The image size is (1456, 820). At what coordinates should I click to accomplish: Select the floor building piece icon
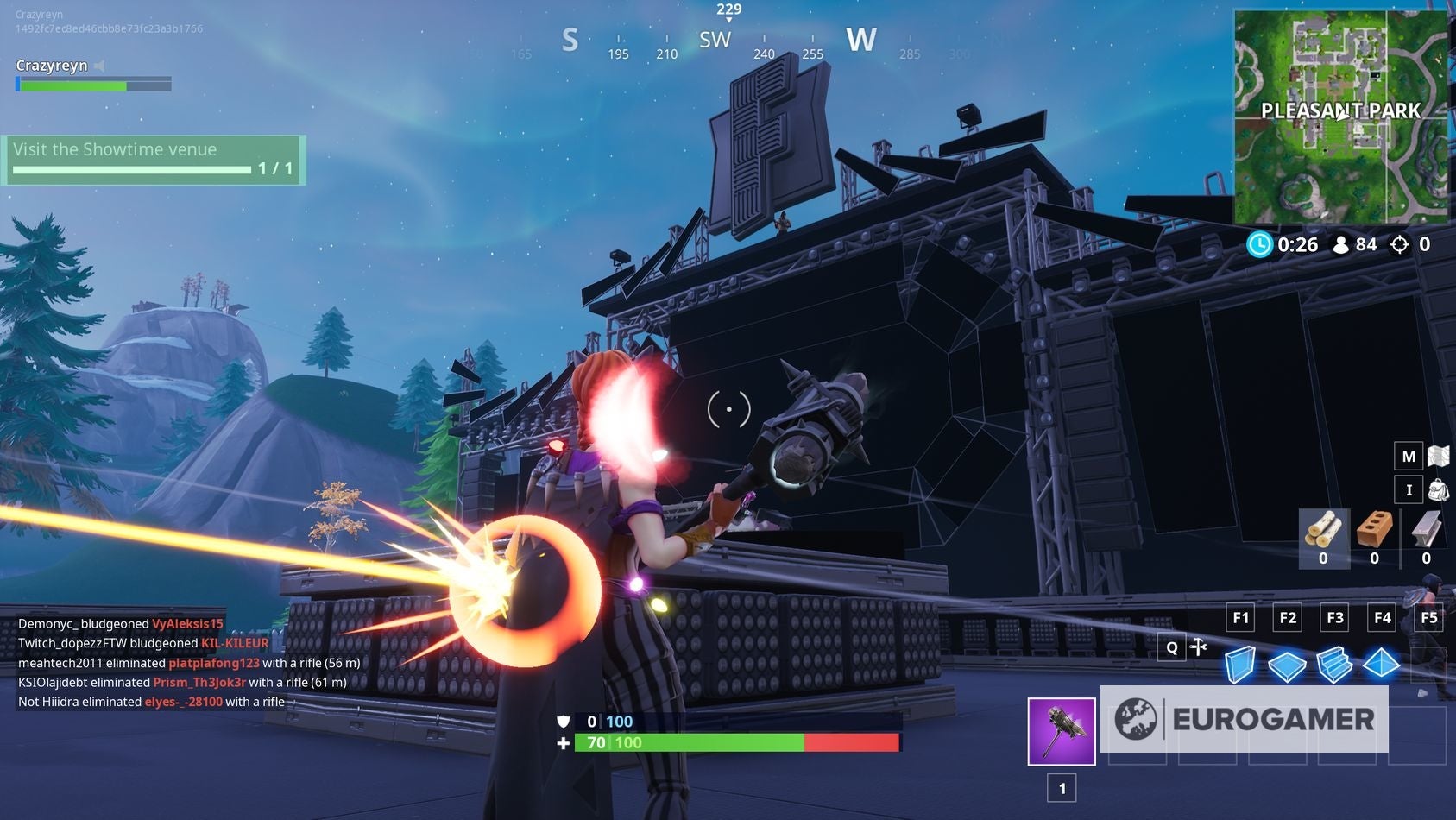(1288, 665)
